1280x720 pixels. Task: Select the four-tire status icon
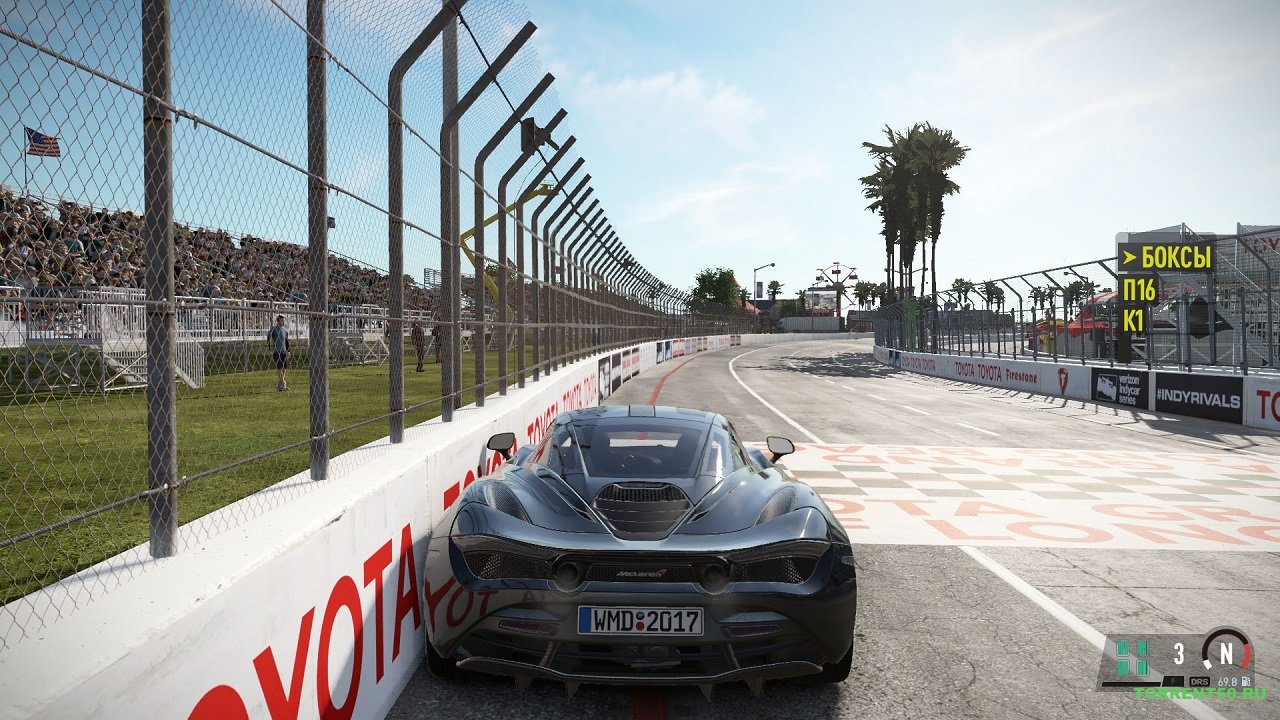(1132, 657)
